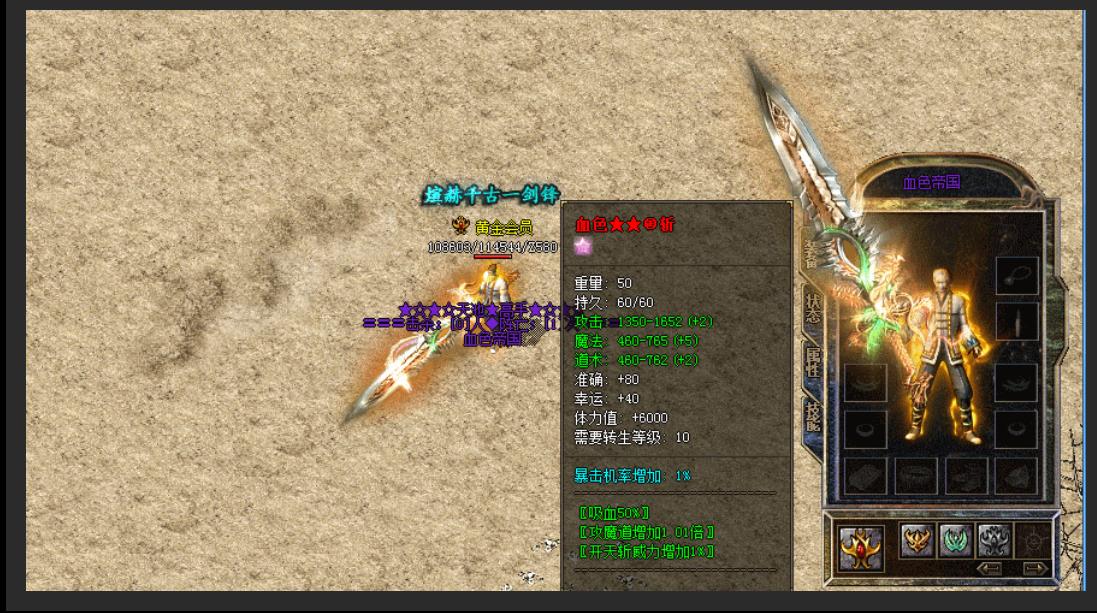Activate the silver winged emblem icon
The image size is (1097, 613).
(994, 540)
